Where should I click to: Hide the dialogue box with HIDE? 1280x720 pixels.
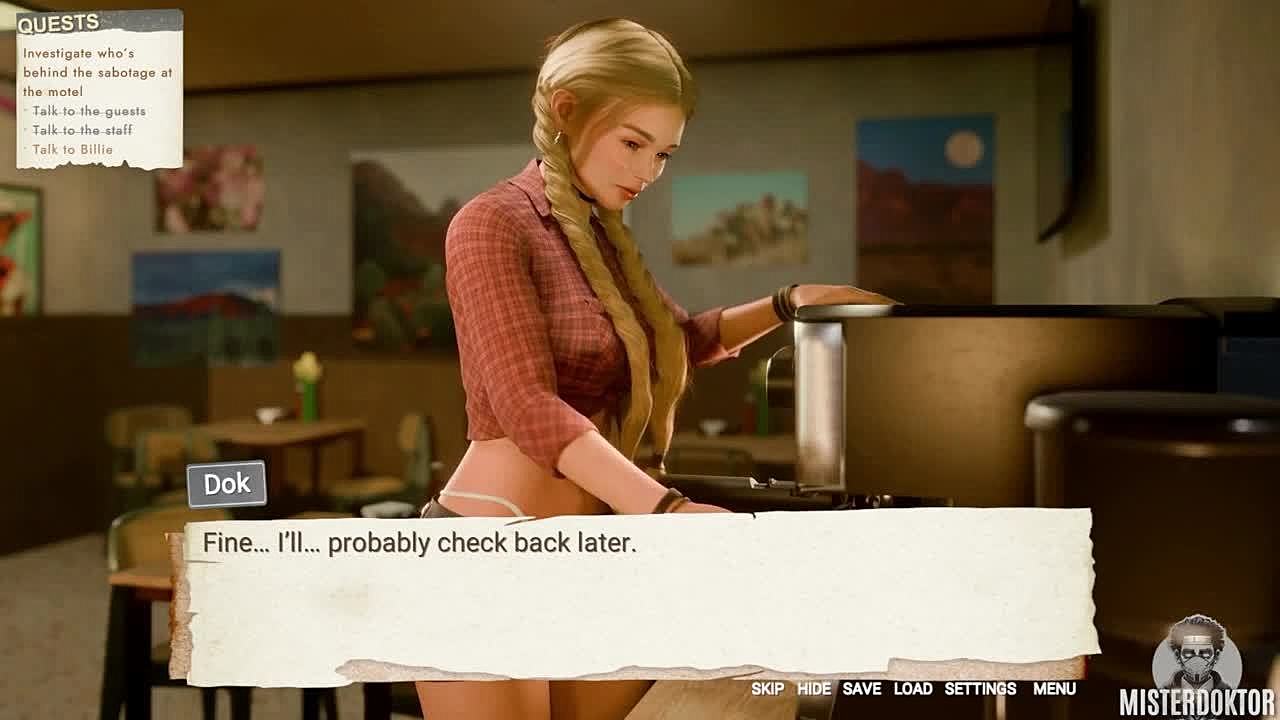point(813,689)
